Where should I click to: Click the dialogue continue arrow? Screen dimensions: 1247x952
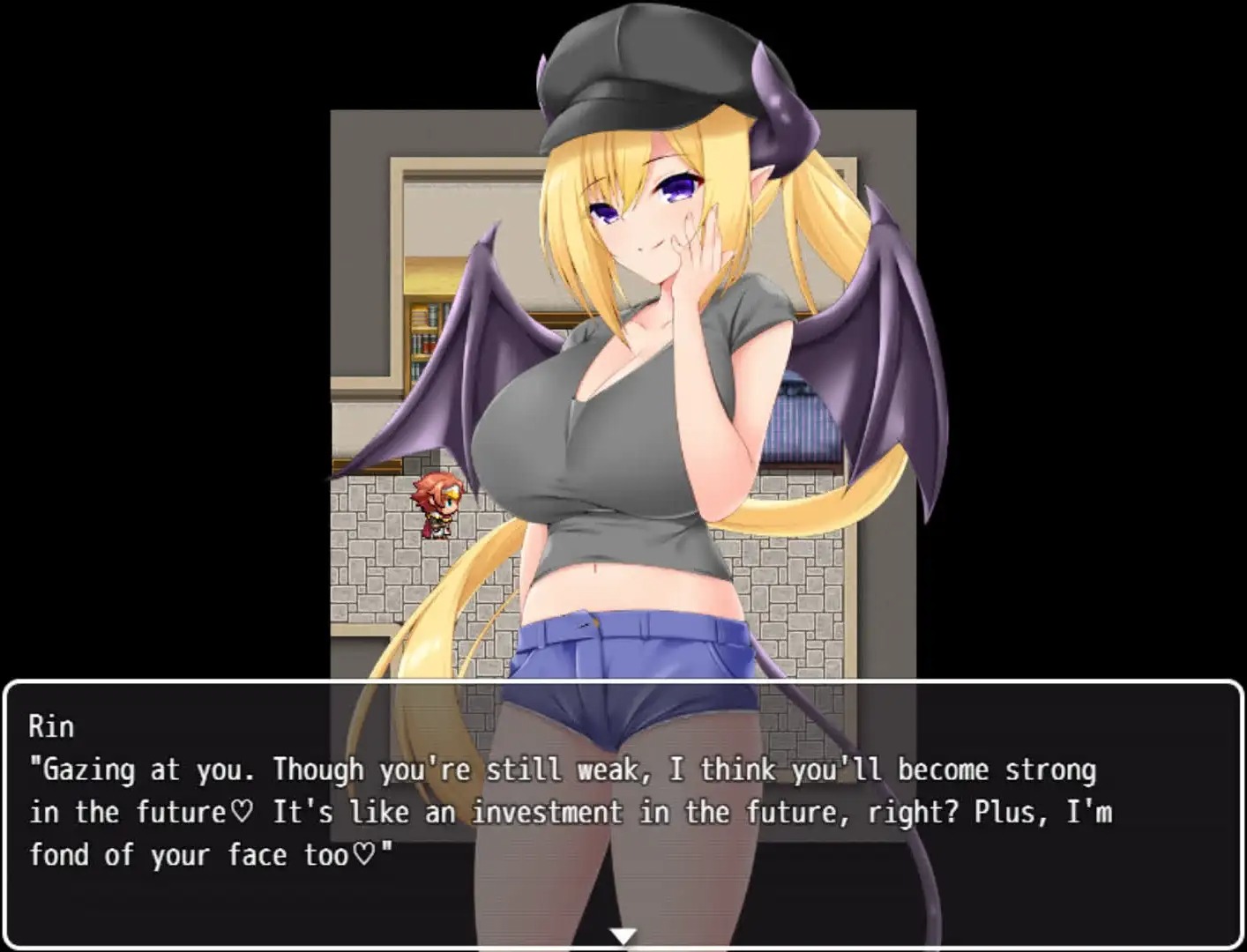(623, 935)
